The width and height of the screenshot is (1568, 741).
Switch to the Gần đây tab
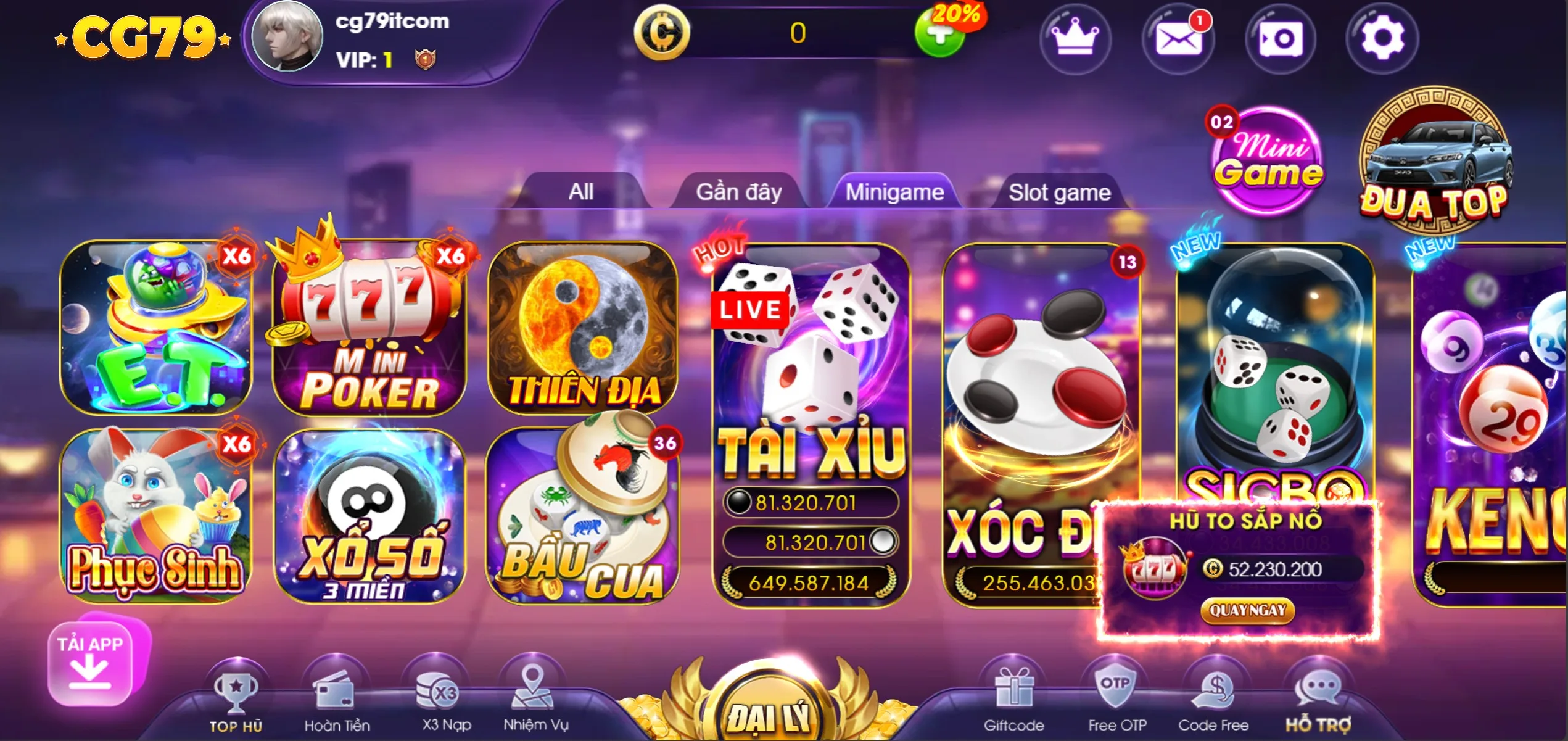tap(738, 192)
